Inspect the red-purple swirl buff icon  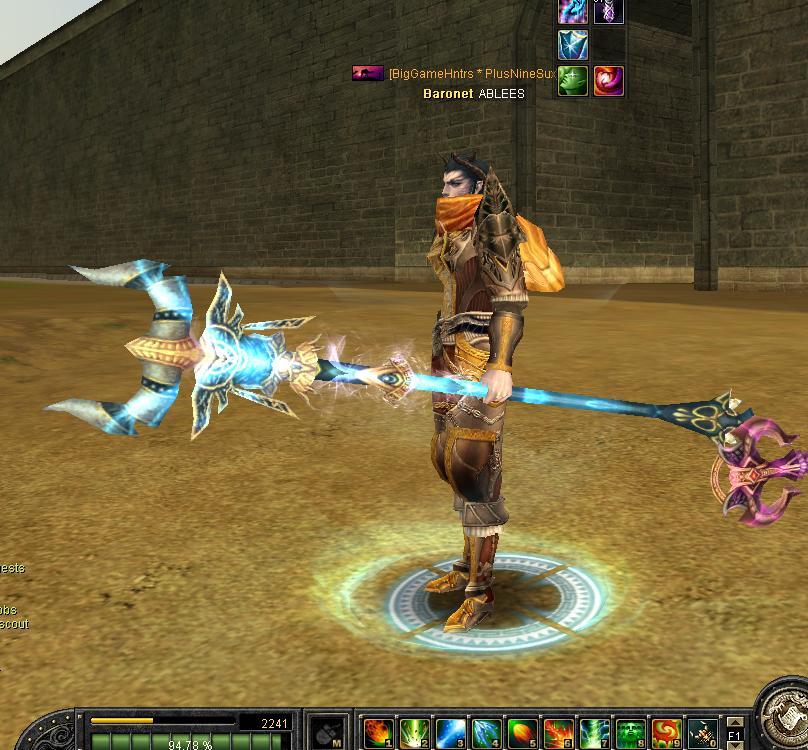point(609,81)
